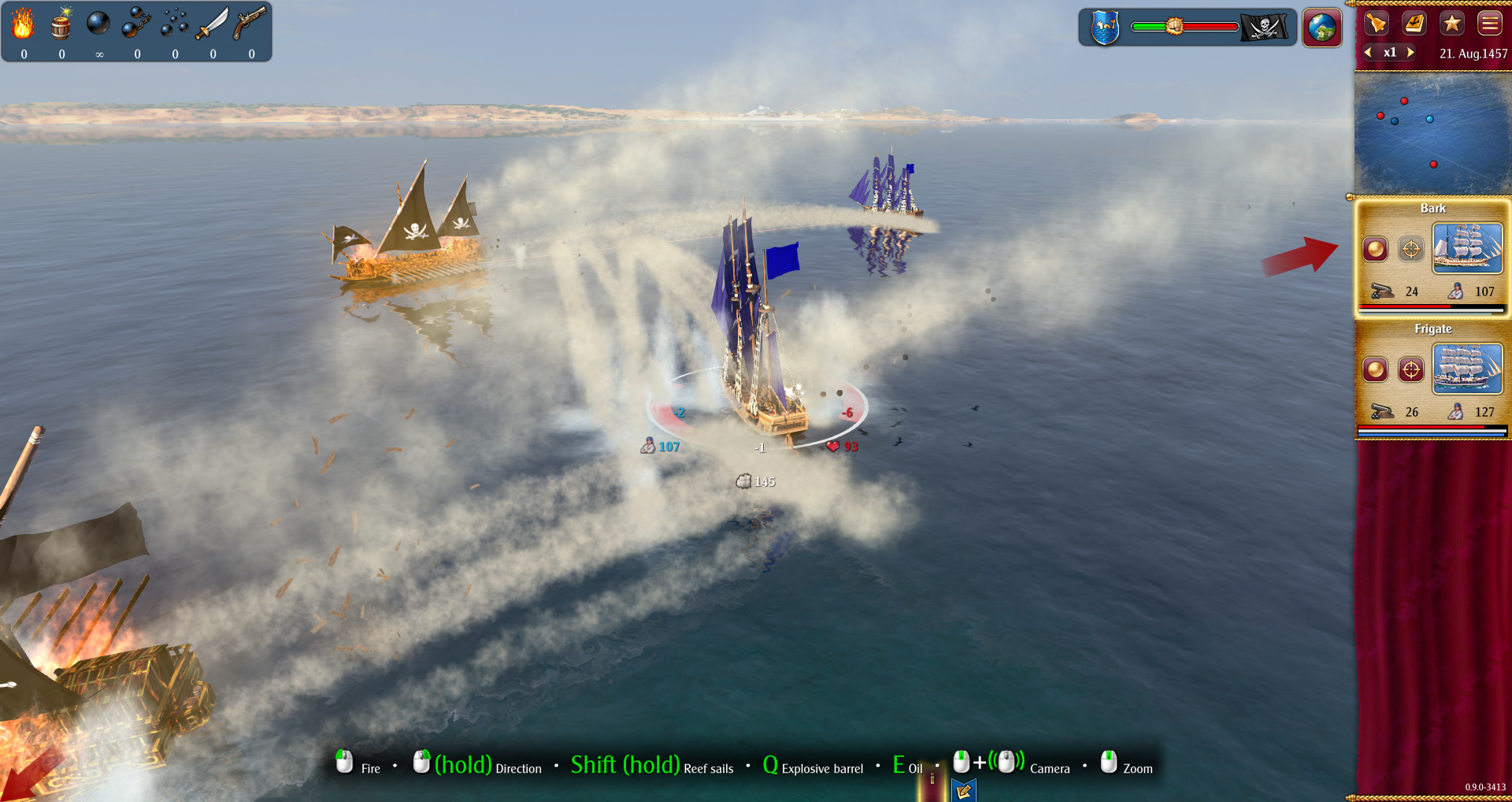Screen dimensions: 1512x802
Task: Select the Bark ship portrait
Action: [1468, 248]
